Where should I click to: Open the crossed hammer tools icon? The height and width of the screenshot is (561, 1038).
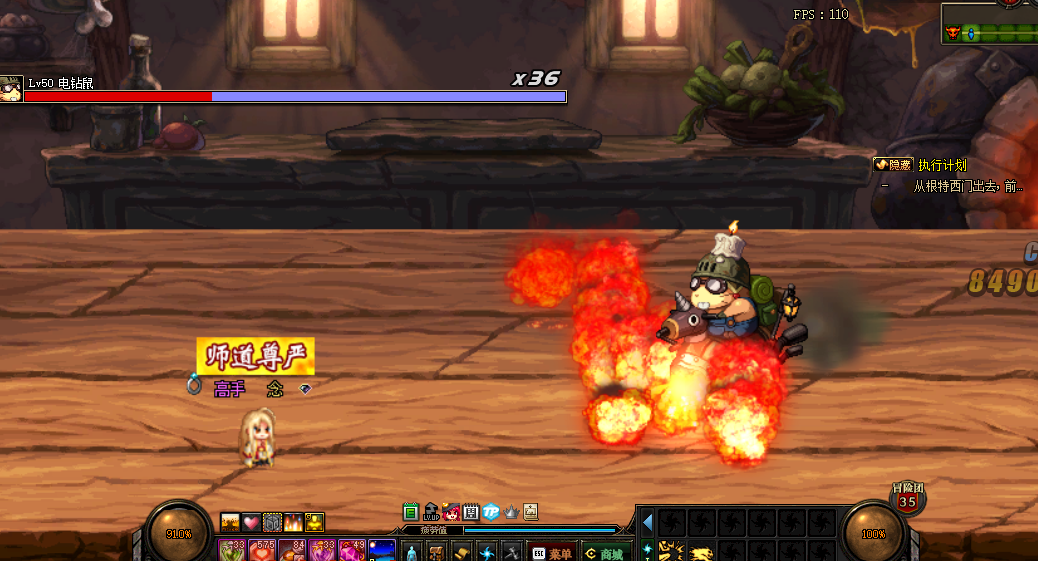point(511,552)
